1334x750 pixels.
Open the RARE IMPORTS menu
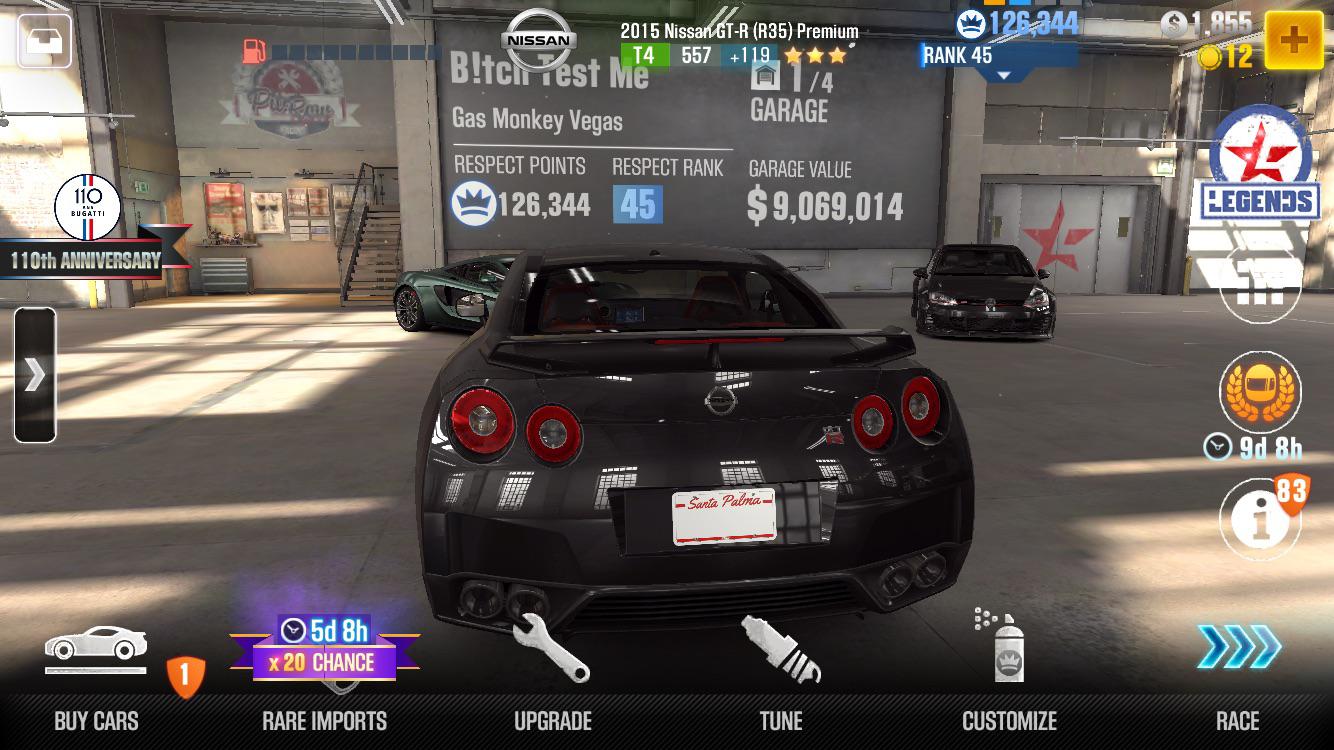pos(324,720)
